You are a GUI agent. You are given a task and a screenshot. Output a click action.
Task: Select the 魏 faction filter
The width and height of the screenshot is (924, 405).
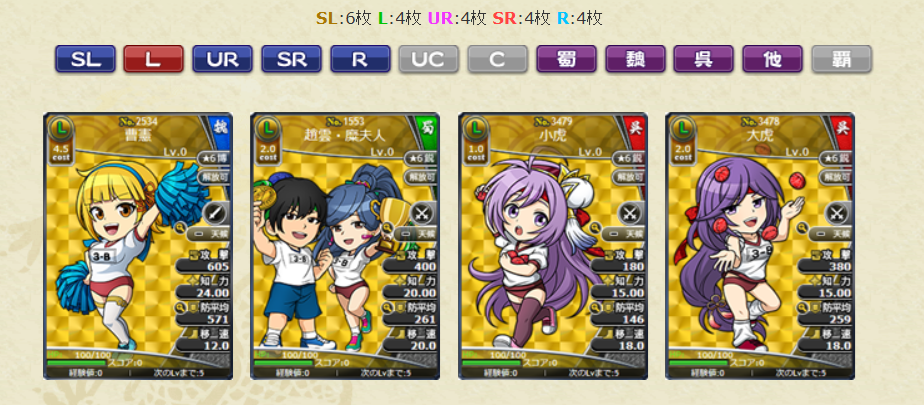635,59
